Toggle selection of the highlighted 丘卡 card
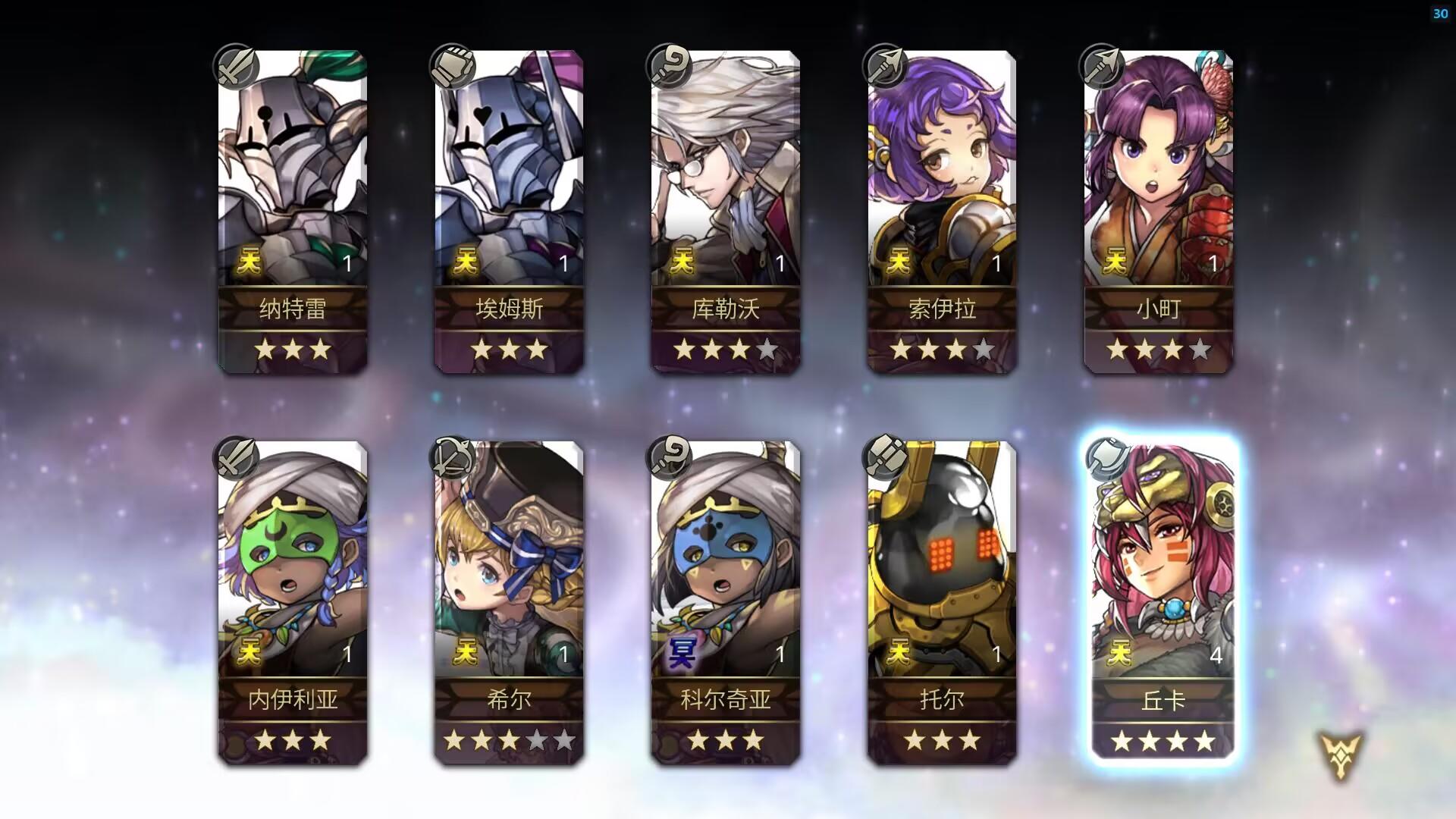 (1159, 599)
